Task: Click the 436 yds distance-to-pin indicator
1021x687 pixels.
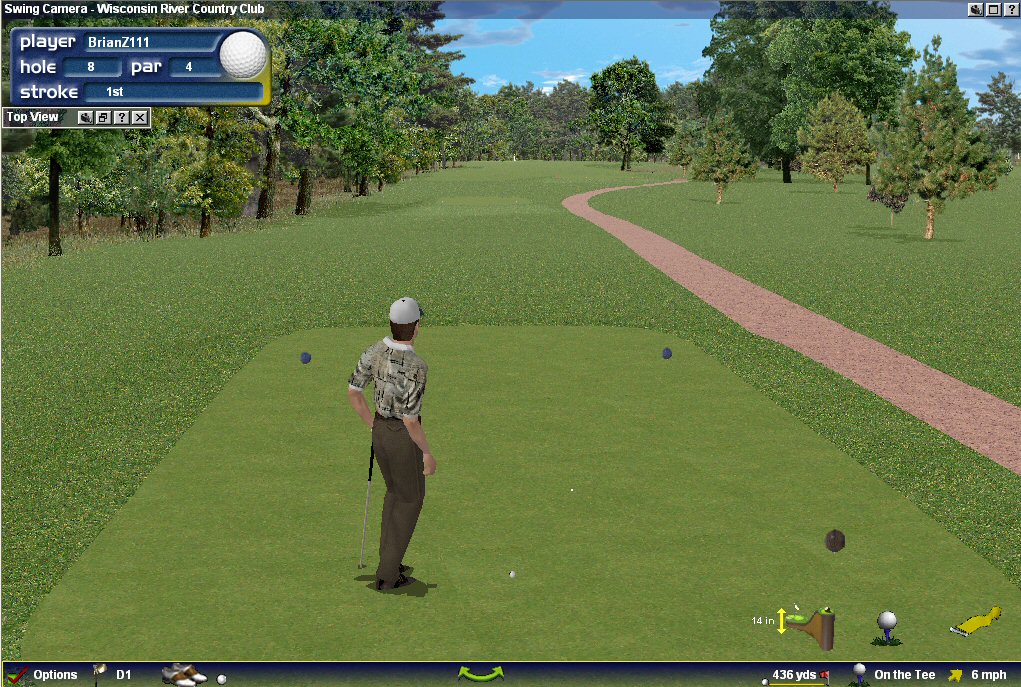Action: tap(795, 675)
